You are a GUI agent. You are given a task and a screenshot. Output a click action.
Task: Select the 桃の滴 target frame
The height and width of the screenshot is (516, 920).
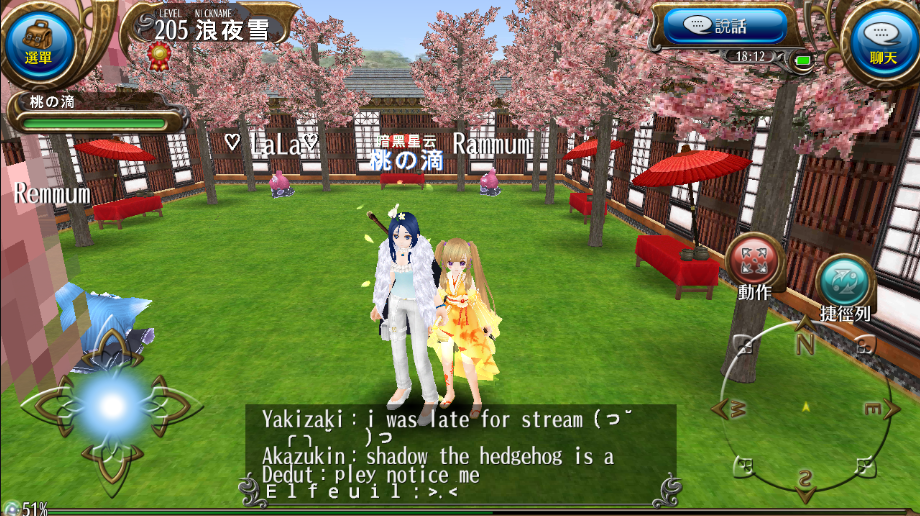coord(95,112)
